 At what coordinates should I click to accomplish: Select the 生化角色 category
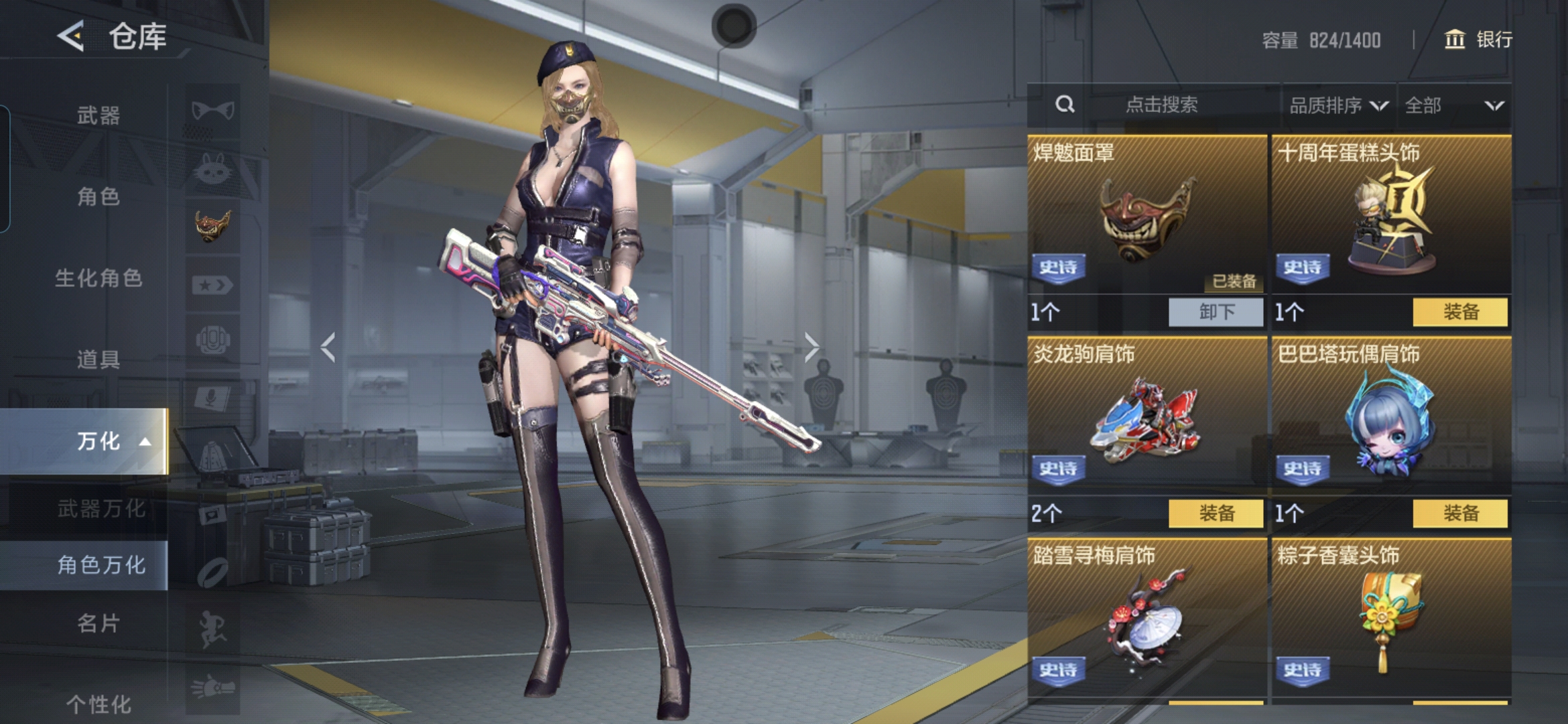98,278
